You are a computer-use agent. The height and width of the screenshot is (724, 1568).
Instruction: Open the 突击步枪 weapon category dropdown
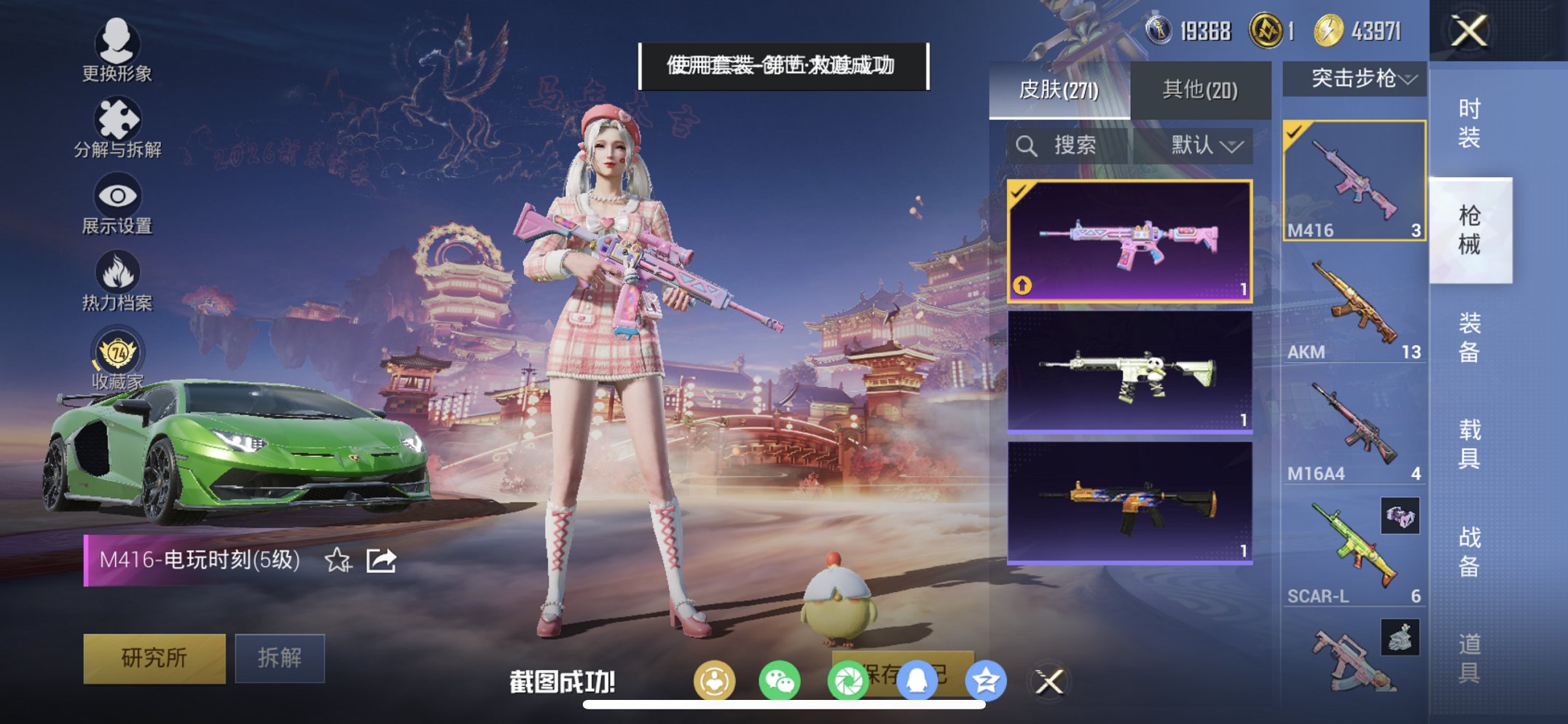click(x=1352, y=78)
